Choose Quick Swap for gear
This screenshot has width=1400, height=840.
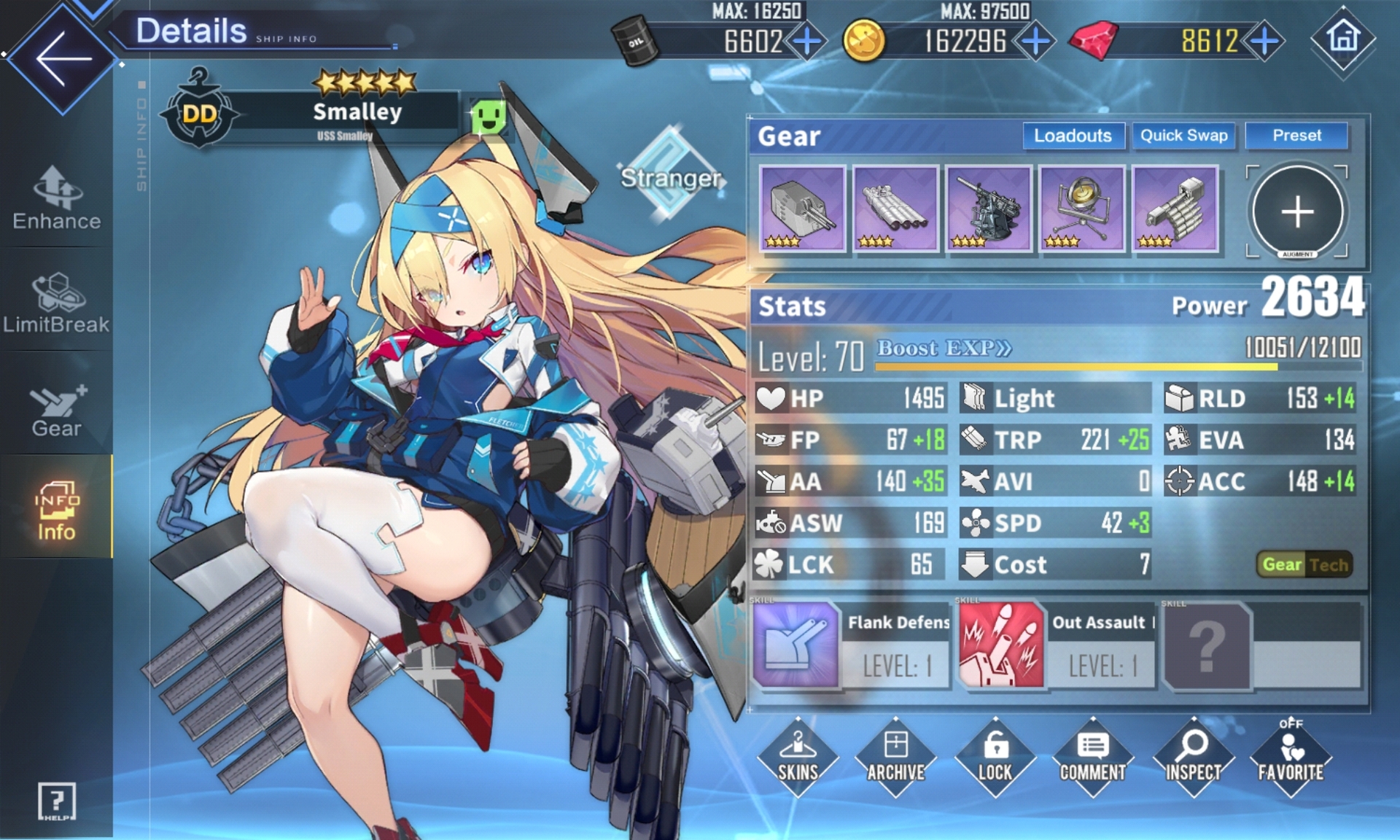tap(1183, 136)
